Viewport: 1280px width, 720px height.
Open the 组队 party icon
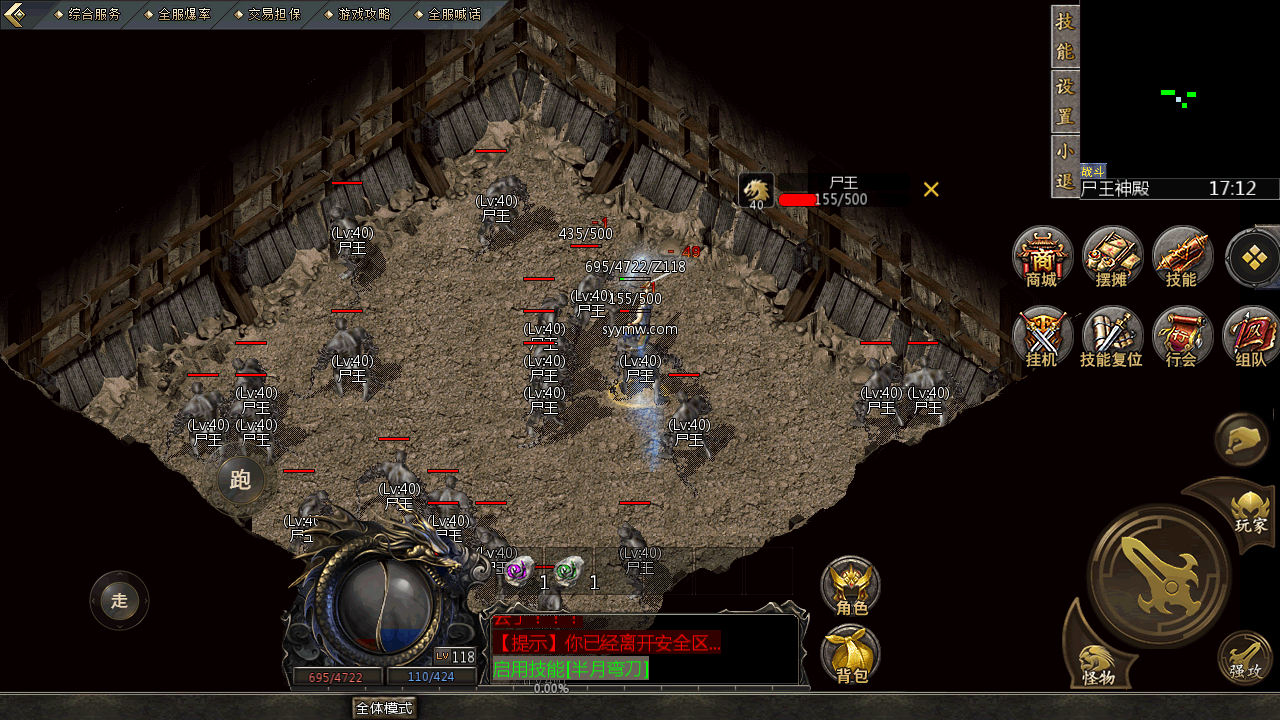(x=1251, y=336)
